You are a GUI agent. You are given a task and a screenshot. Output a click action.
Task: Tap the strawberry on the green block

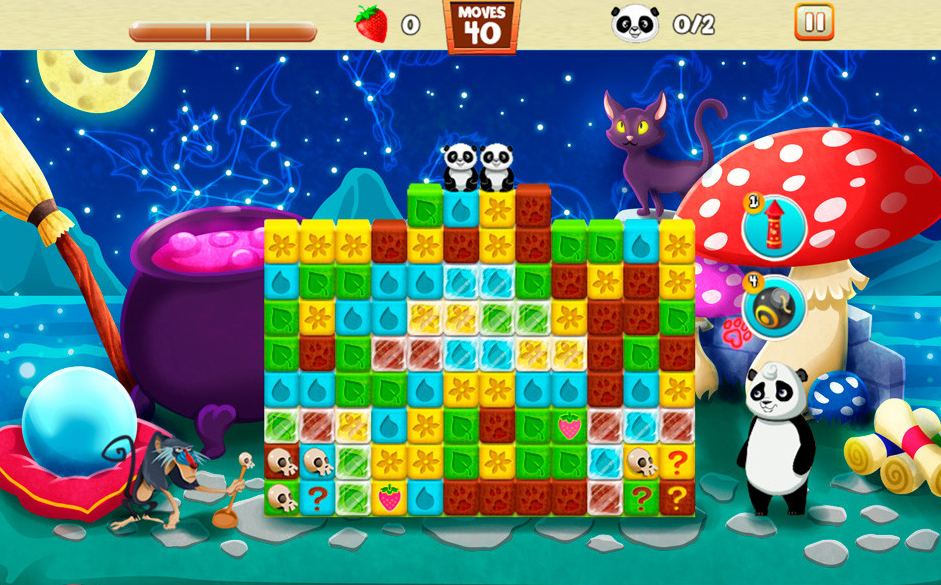pyautogui.click(x=569, y=427)
